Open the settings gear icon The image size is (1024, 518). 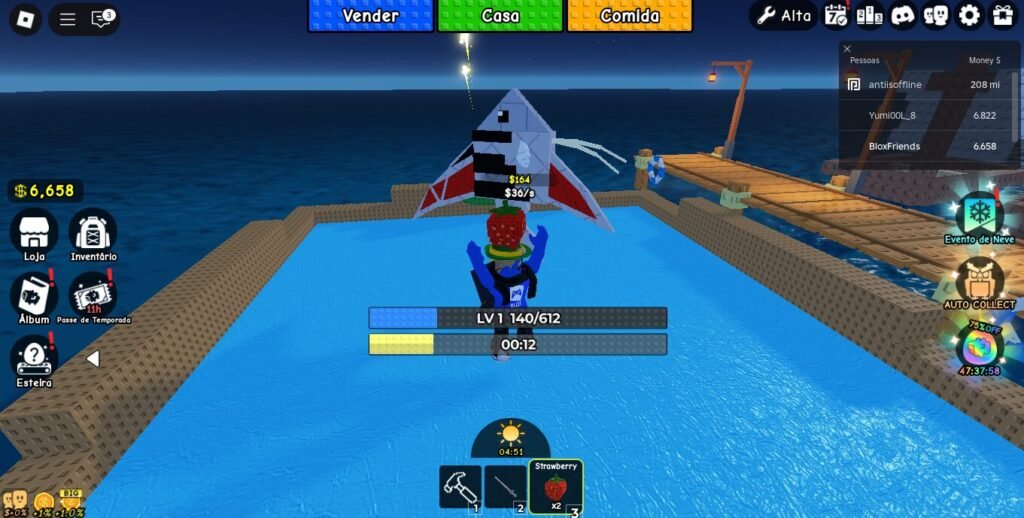(x=969, y=15)
